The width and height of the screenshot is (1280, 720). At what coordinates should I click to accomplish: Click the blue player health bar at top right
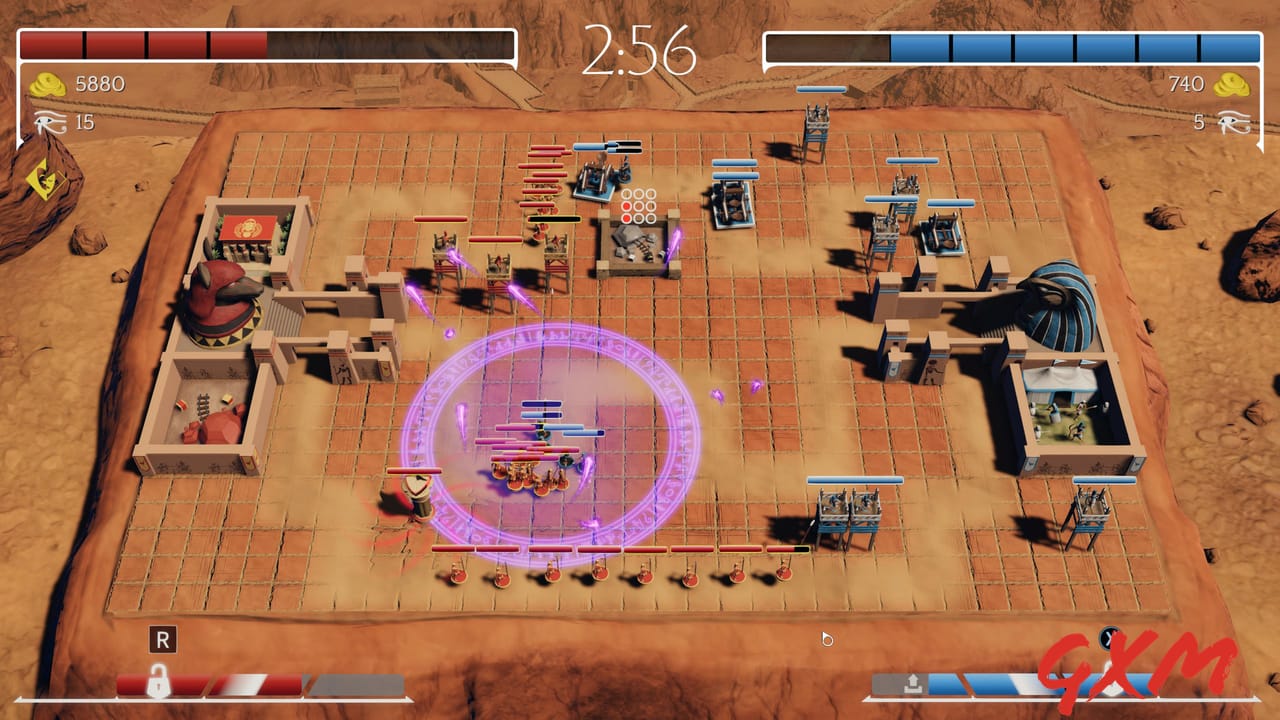pos(1070,43)
